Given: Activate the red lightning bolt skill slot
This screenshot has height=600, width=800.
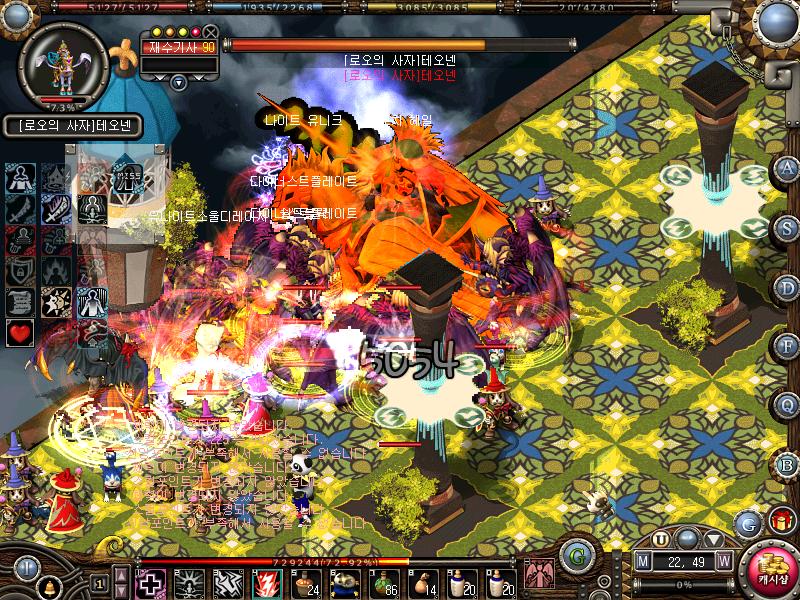Looking at the screenshot, I should [267, 582].
